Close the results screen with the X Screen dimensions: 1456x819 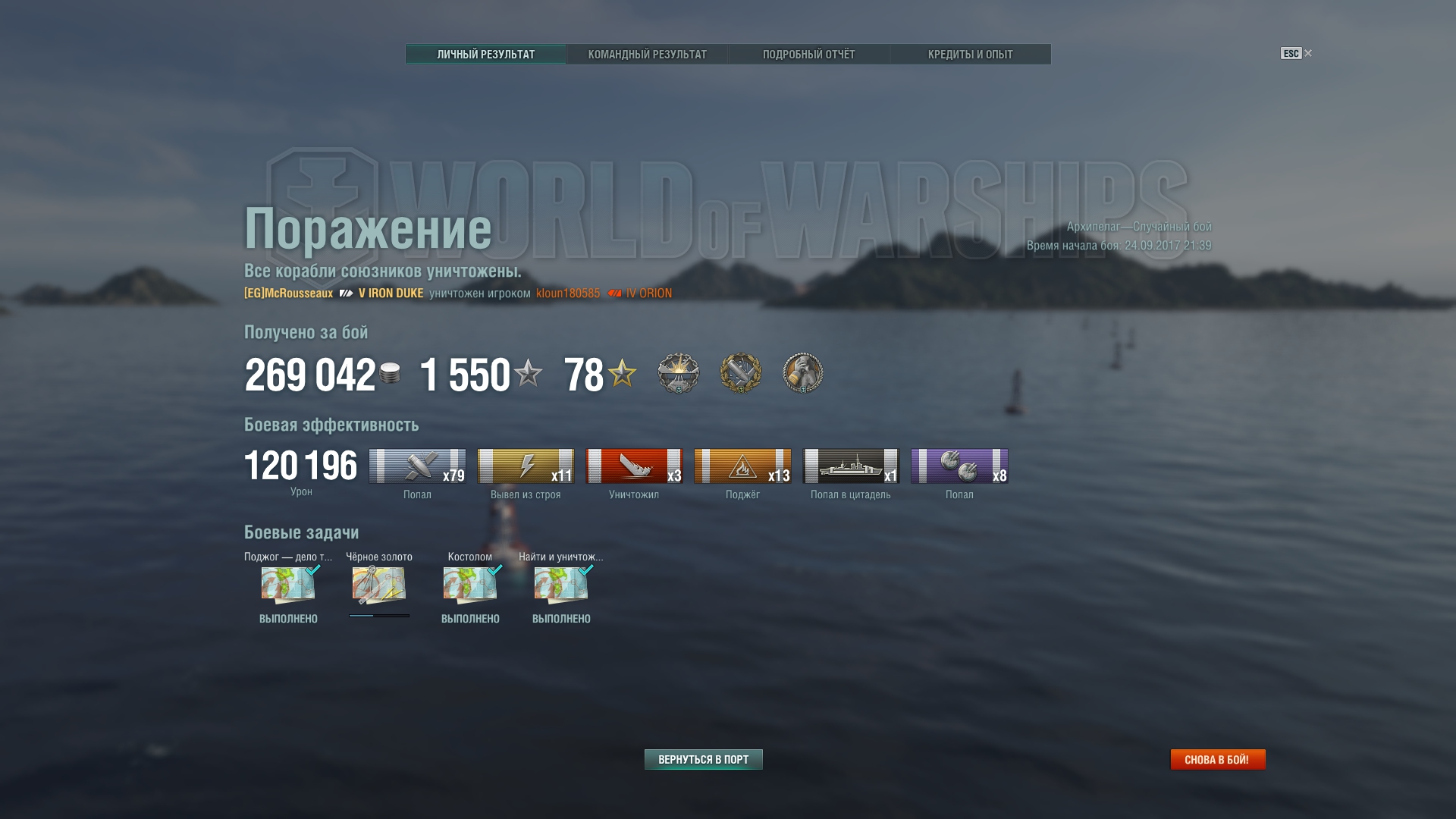1308,53
